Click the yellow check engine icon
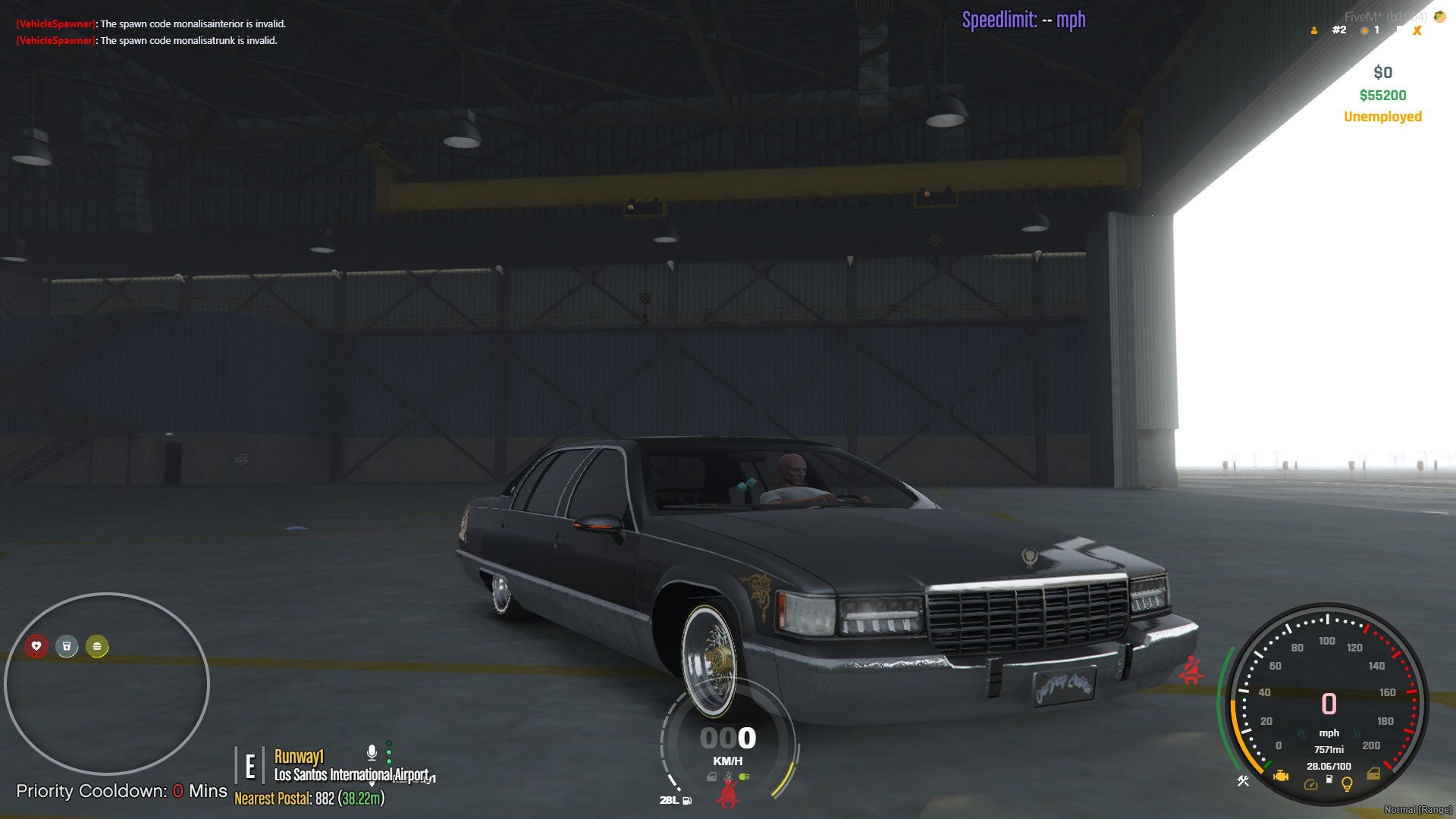 coord(1282,776)
